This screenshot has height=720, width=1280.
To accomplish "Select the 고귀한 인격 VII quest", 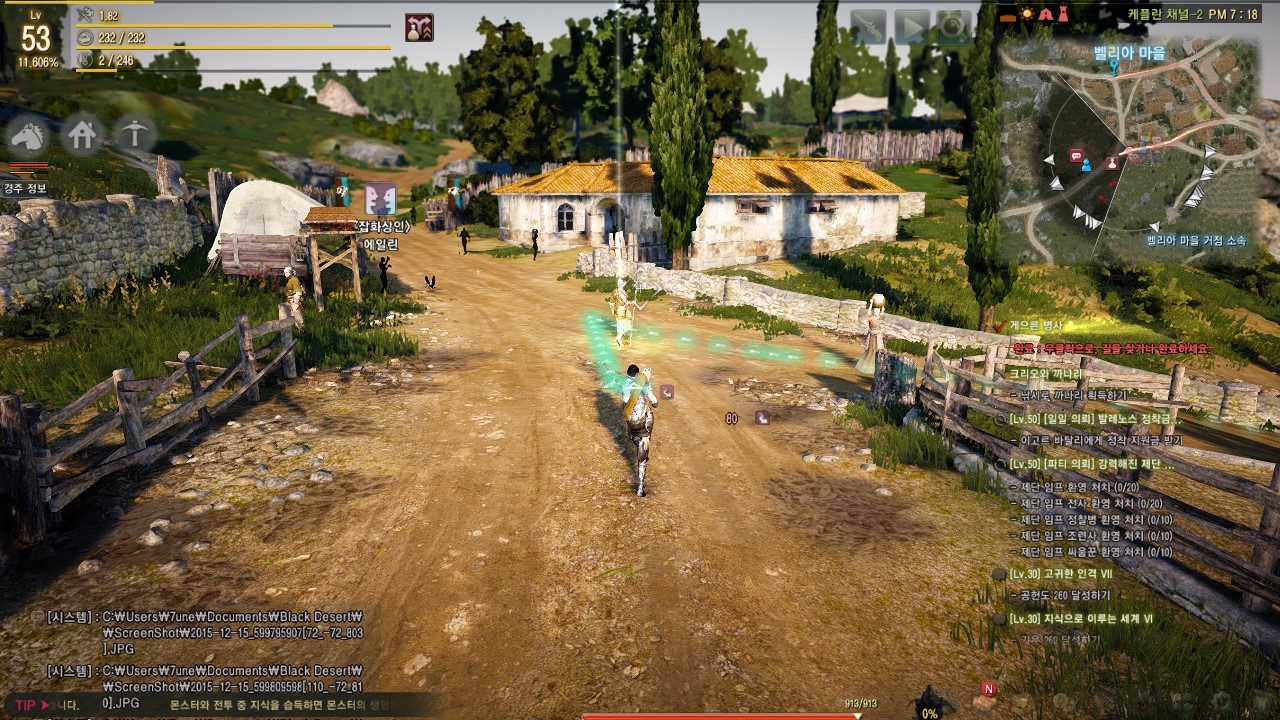I will click(1066, 574).
